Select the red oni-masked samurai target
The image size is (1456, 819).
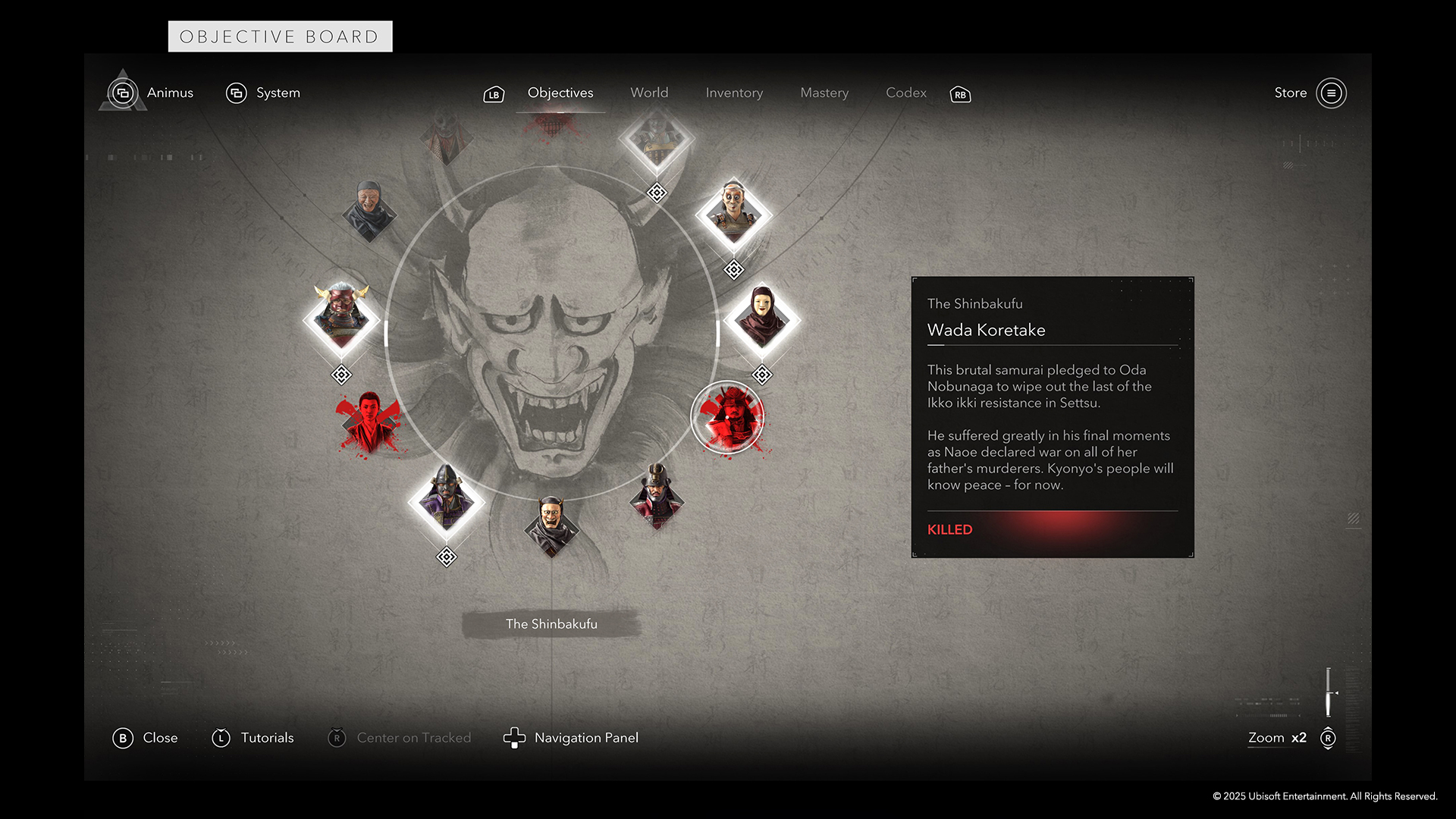341,317
